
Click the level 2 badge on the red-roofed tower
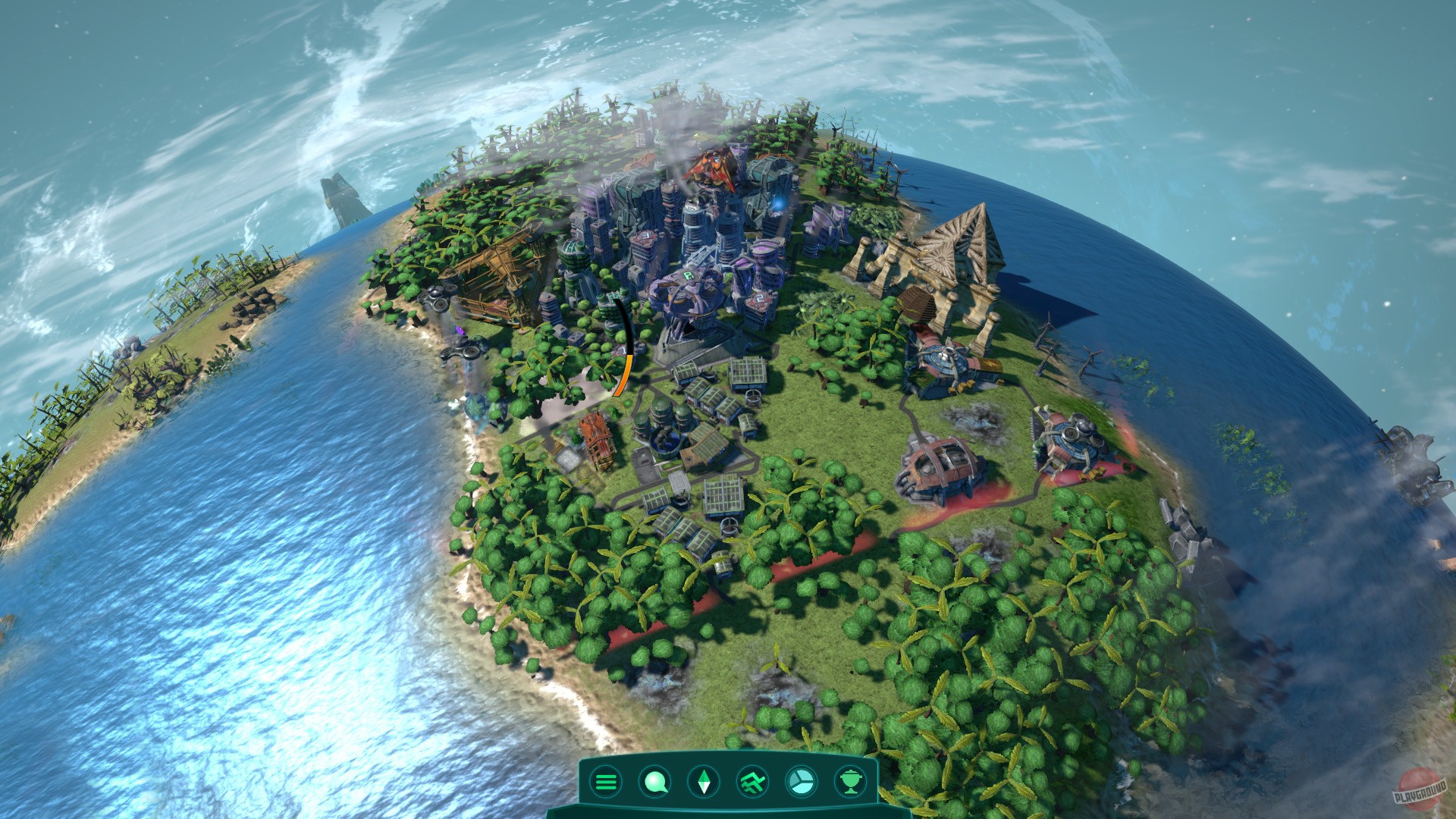760,298
